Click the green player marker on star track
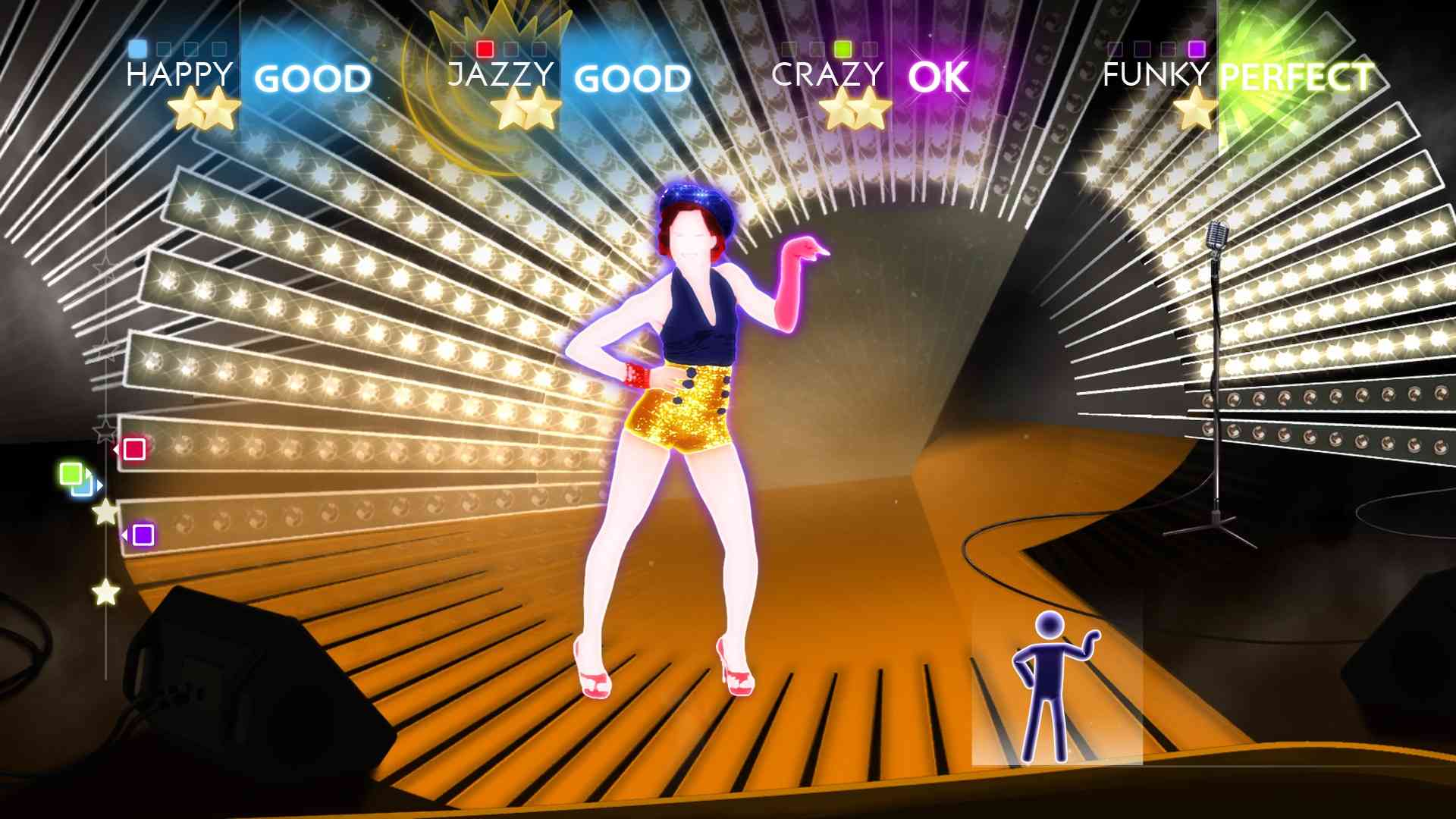The width and height of the screenshot is (1456, 819). click(x=71, y=475)
